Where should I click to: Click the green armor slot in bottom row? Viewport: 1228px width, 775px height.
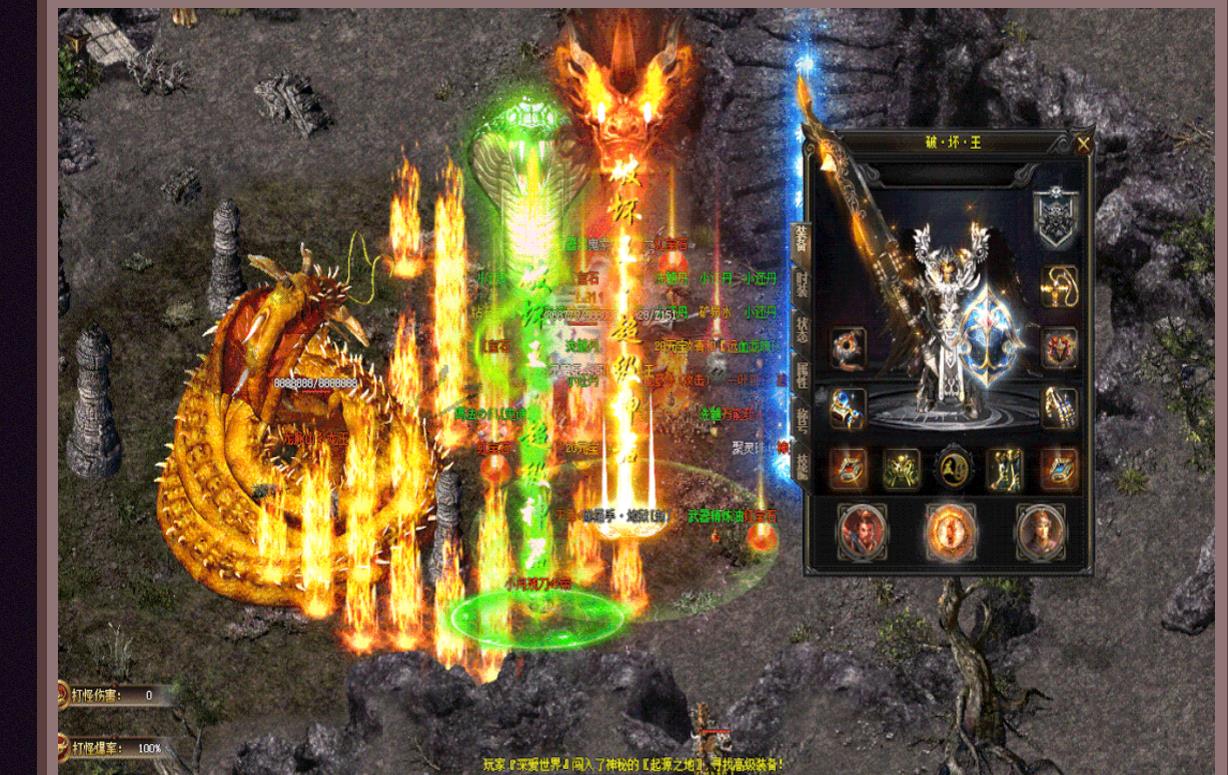click(901, 469)
